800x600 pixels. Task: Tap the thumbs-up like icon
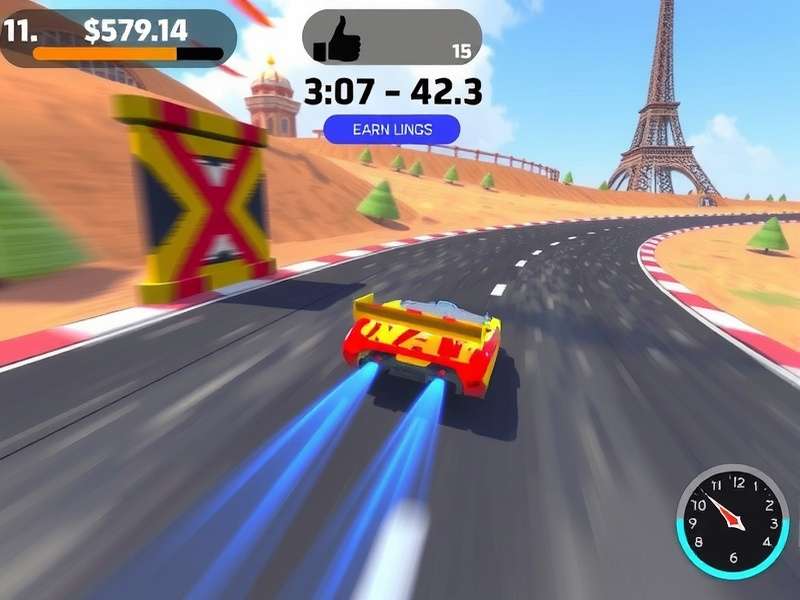(x=338, y=40)
